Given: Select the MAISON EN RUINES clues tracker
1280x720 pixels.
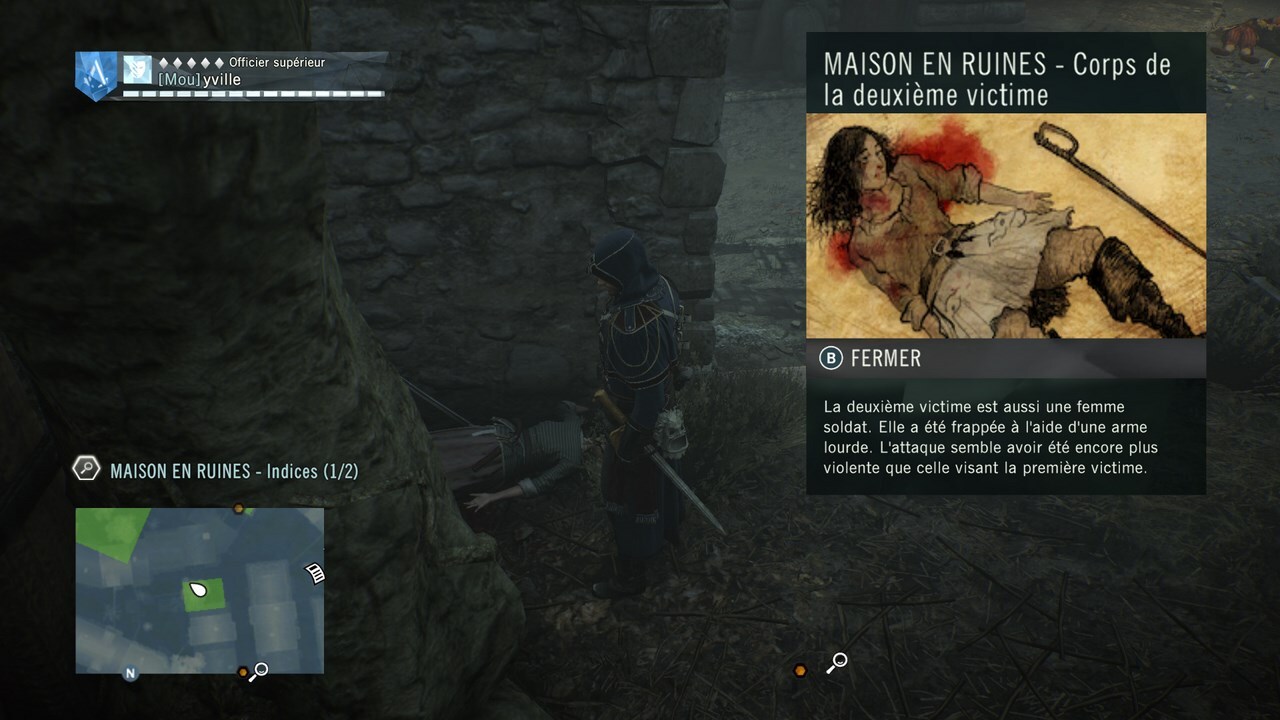Looking at the screenshot, I should [x=234, y=471].
